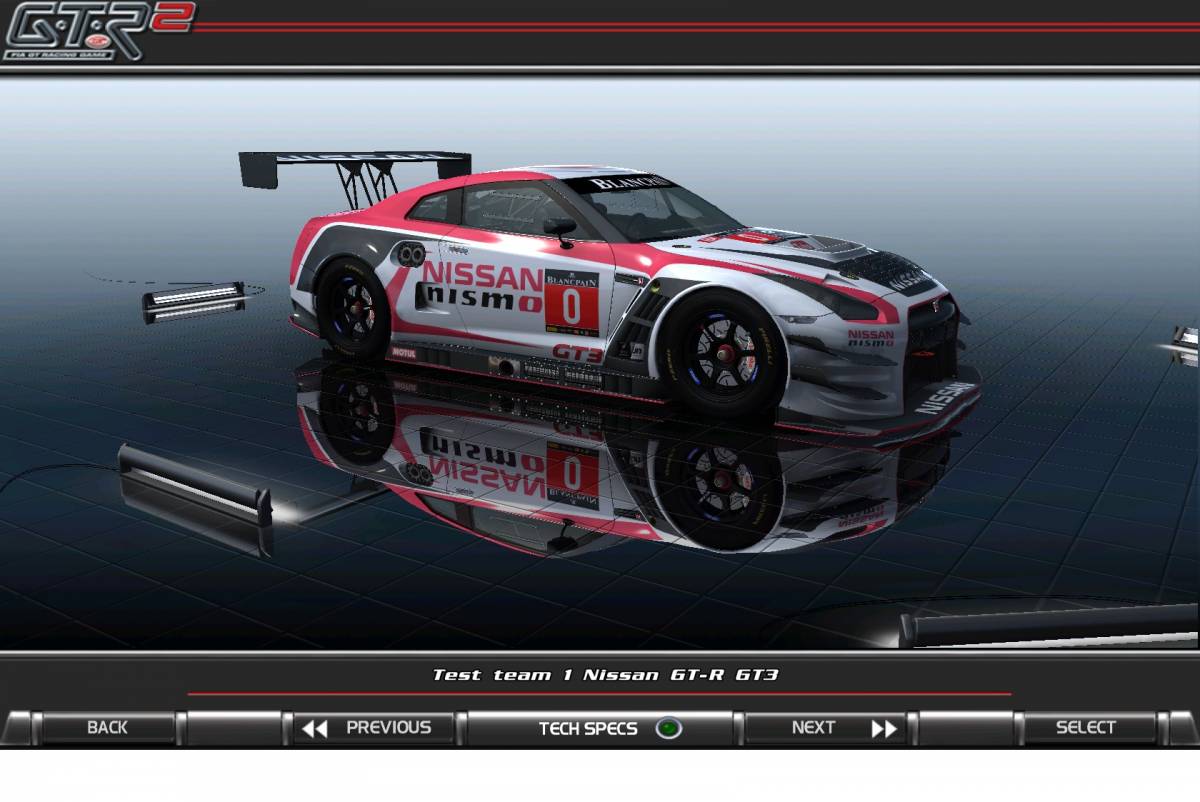Select this Nissan GT-R GT3

[1085, 728]
